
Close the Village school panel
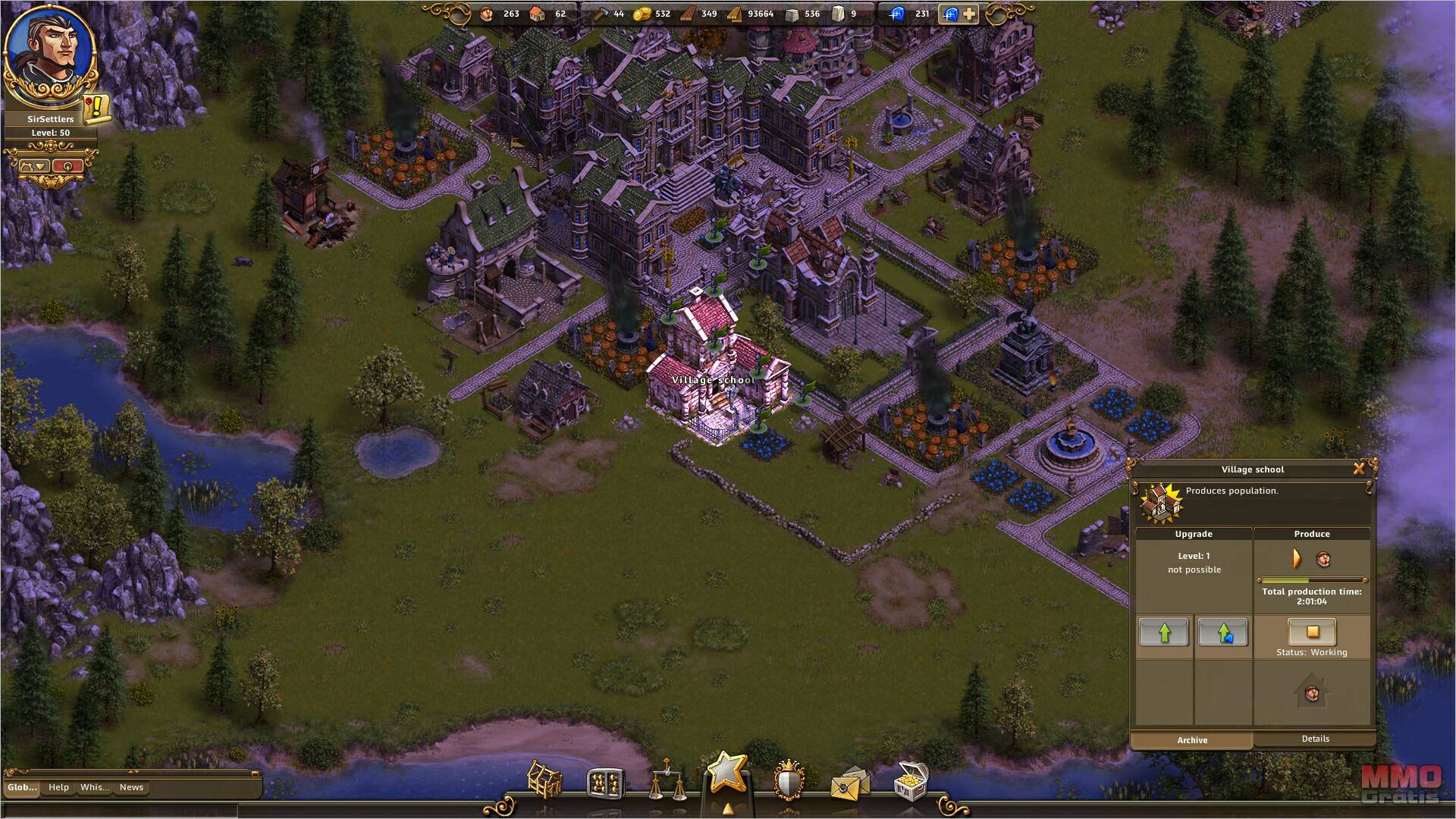coord(1359,469)
